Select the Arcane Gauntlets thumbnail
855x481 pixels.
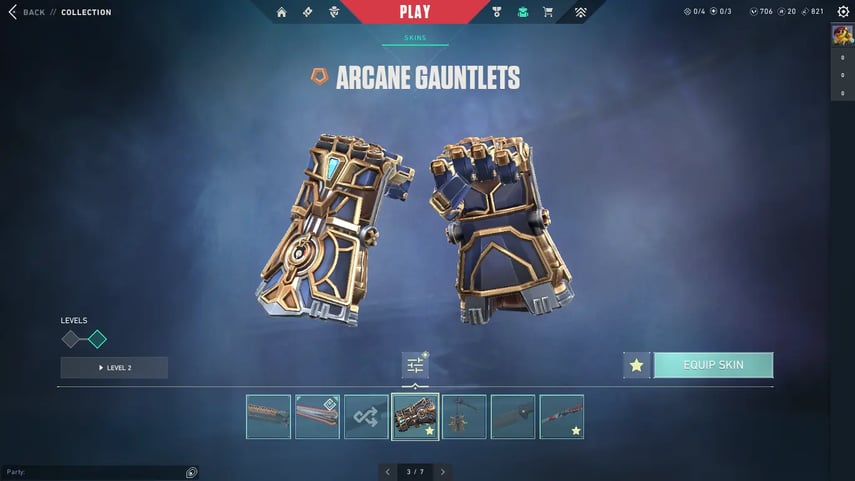click(415, 416)
